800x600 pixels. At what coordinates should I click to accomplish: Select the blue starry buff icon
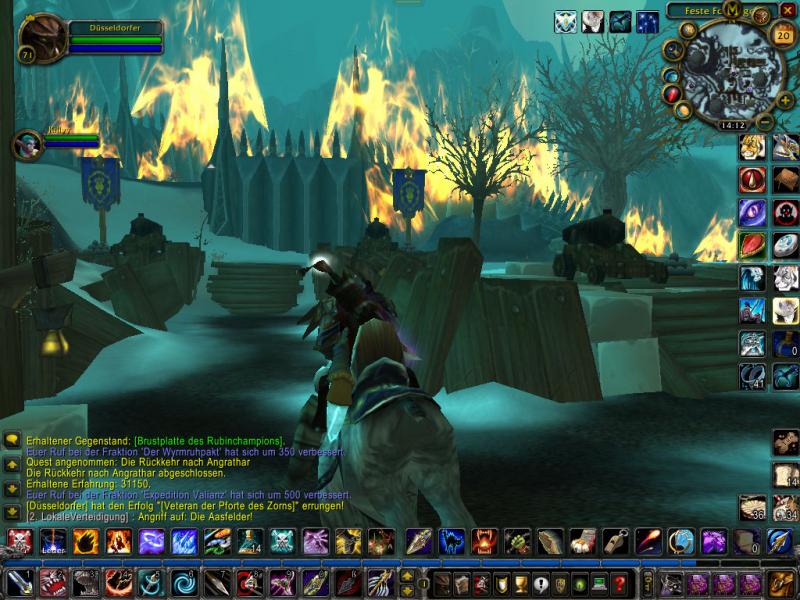[x=648, y=21]
